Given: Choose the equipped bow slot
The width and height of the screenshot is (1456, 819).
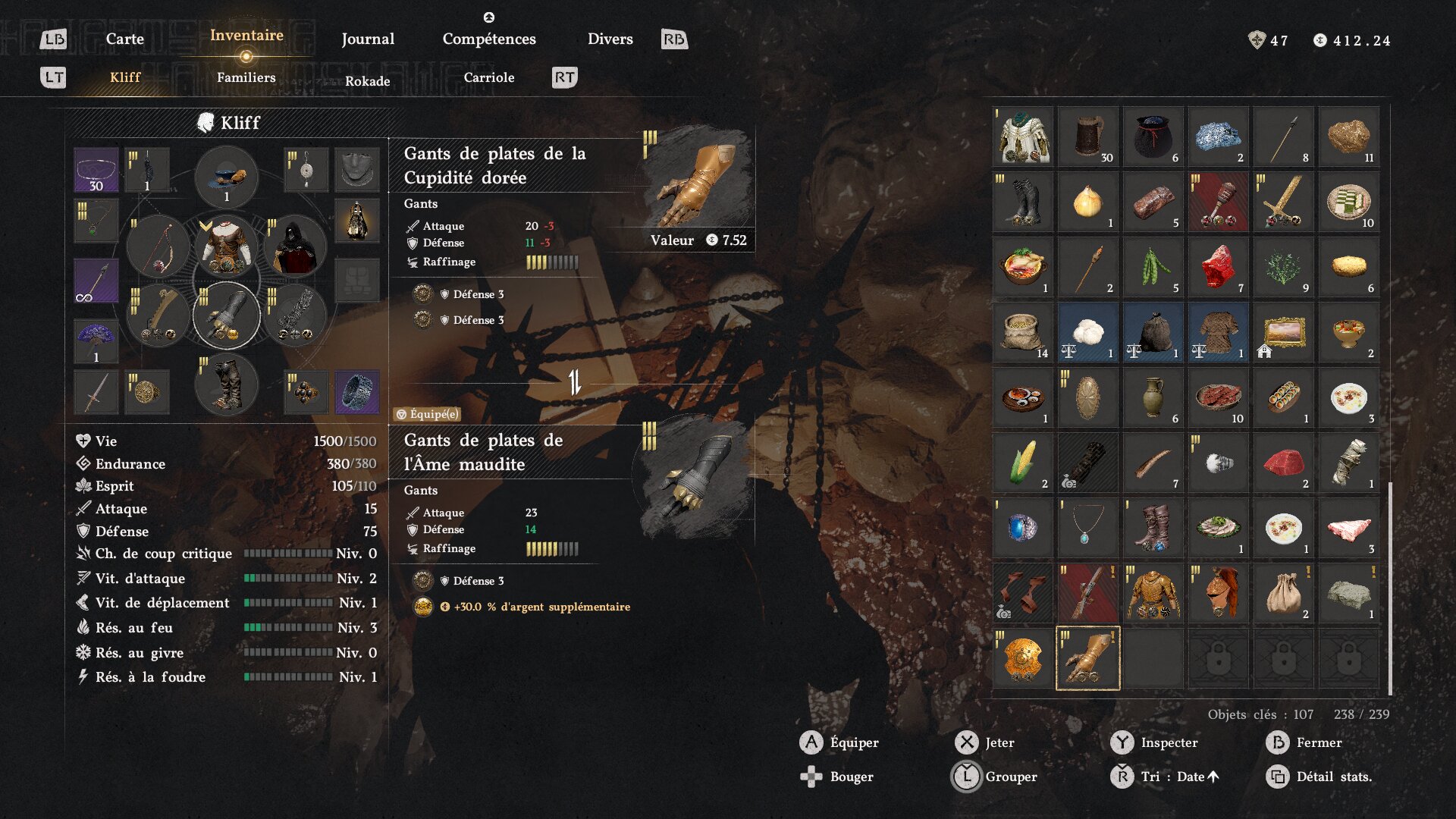Looking at the screenshot, I should pos(158,247).
